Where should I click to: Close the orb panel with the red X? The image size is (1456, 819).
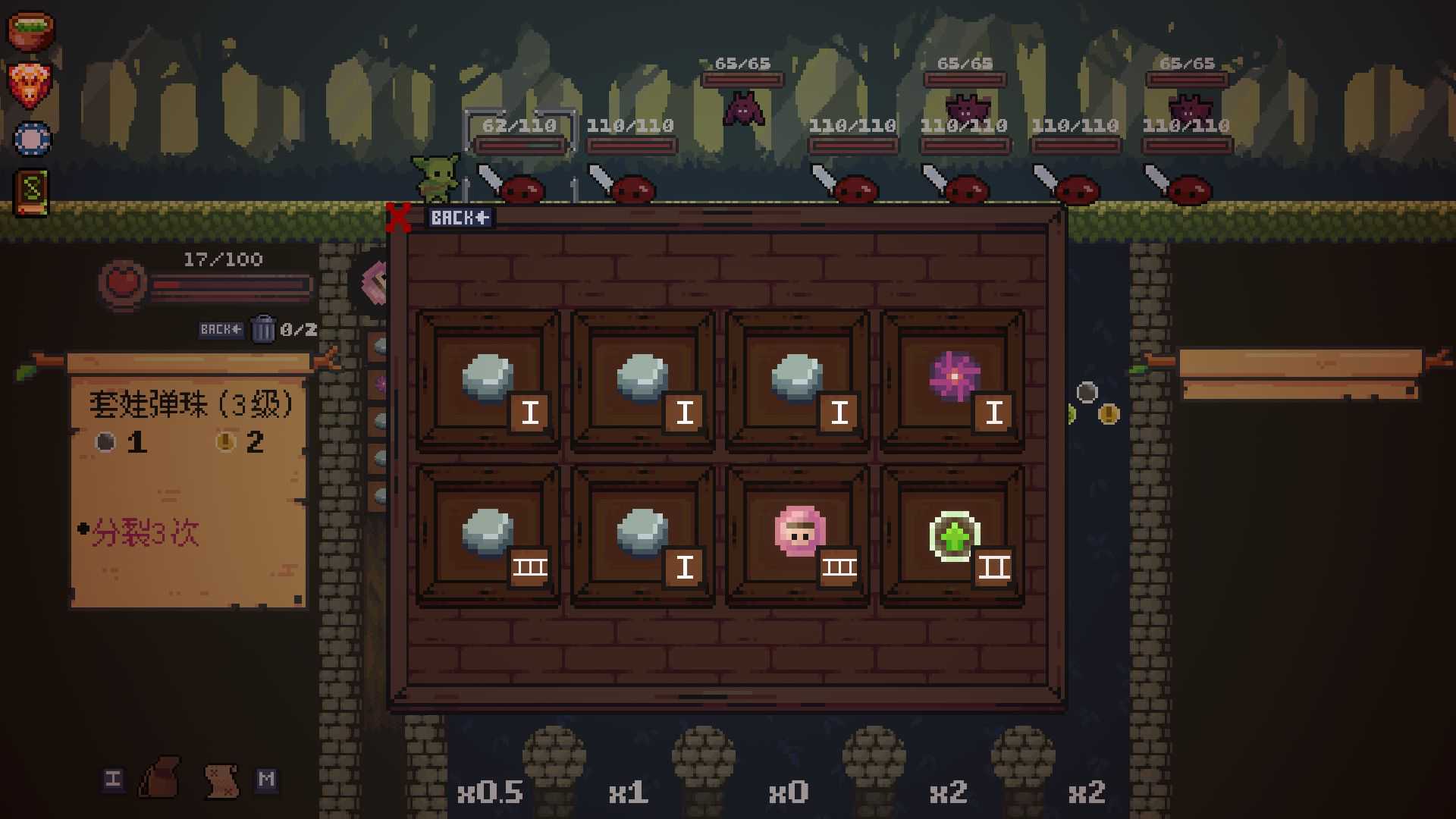coord(397,218)
